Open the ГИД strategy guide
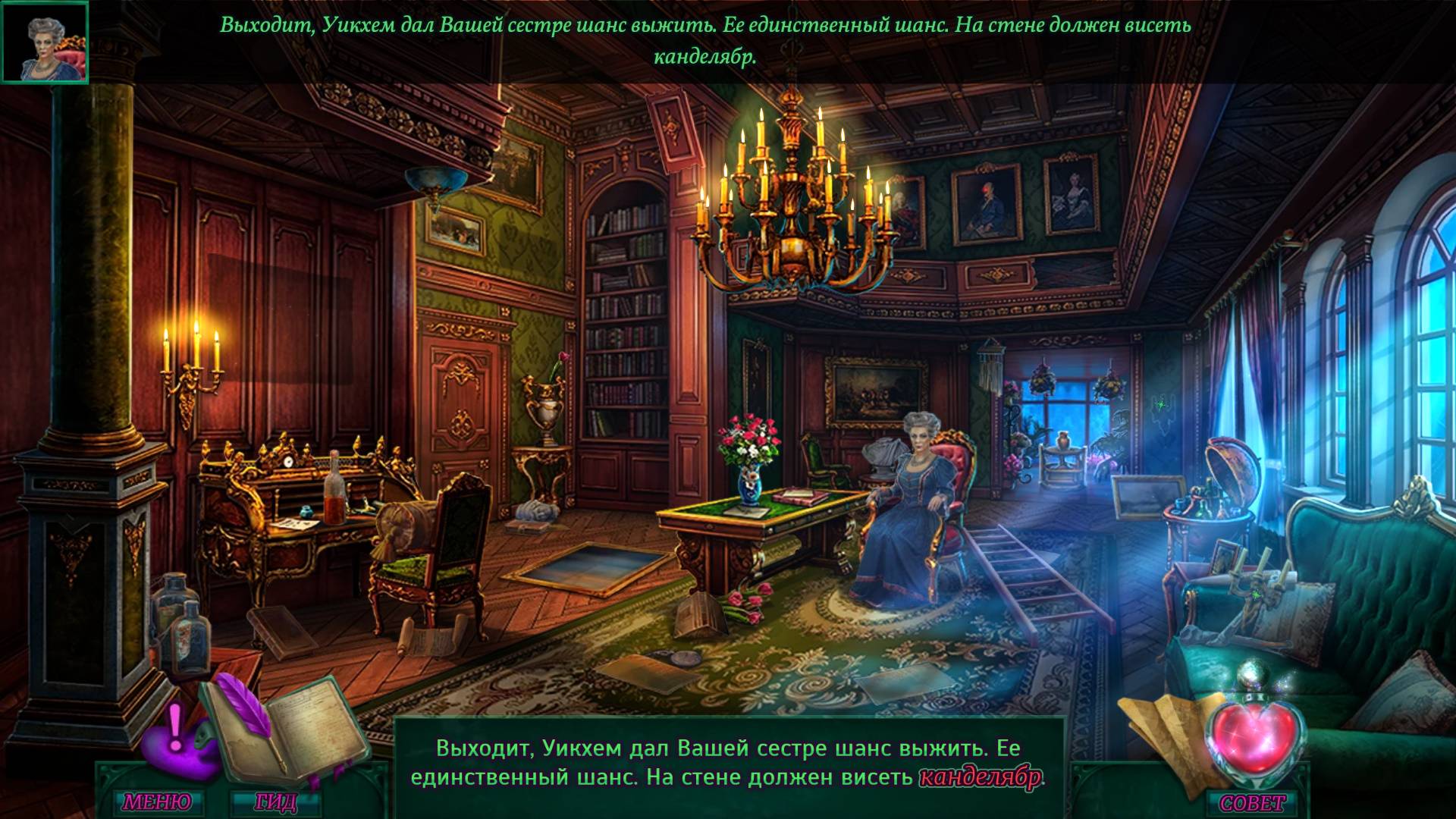1456x819 pixels. click(276, 802)
